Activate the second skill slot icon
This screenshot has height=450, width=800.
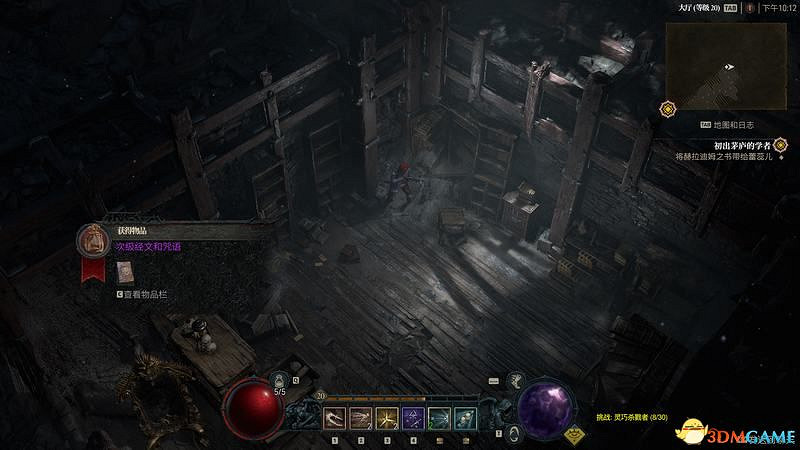point(361,417)
